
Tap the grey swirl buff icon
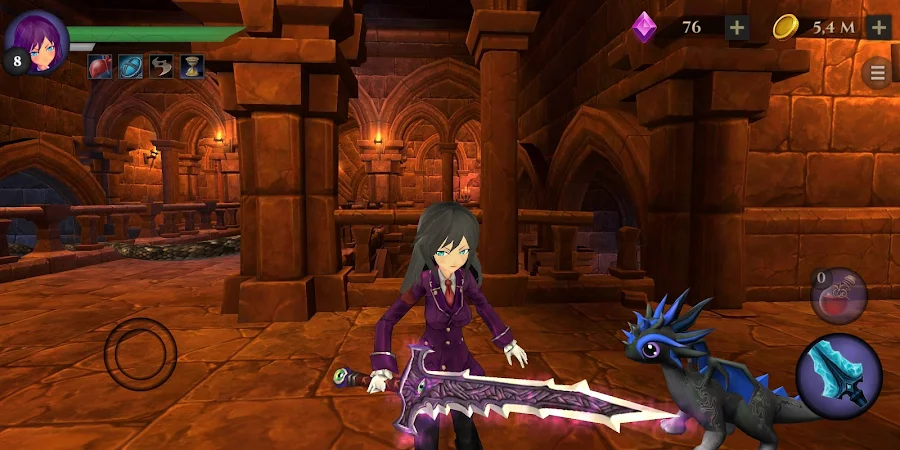(x=160, y=67)
